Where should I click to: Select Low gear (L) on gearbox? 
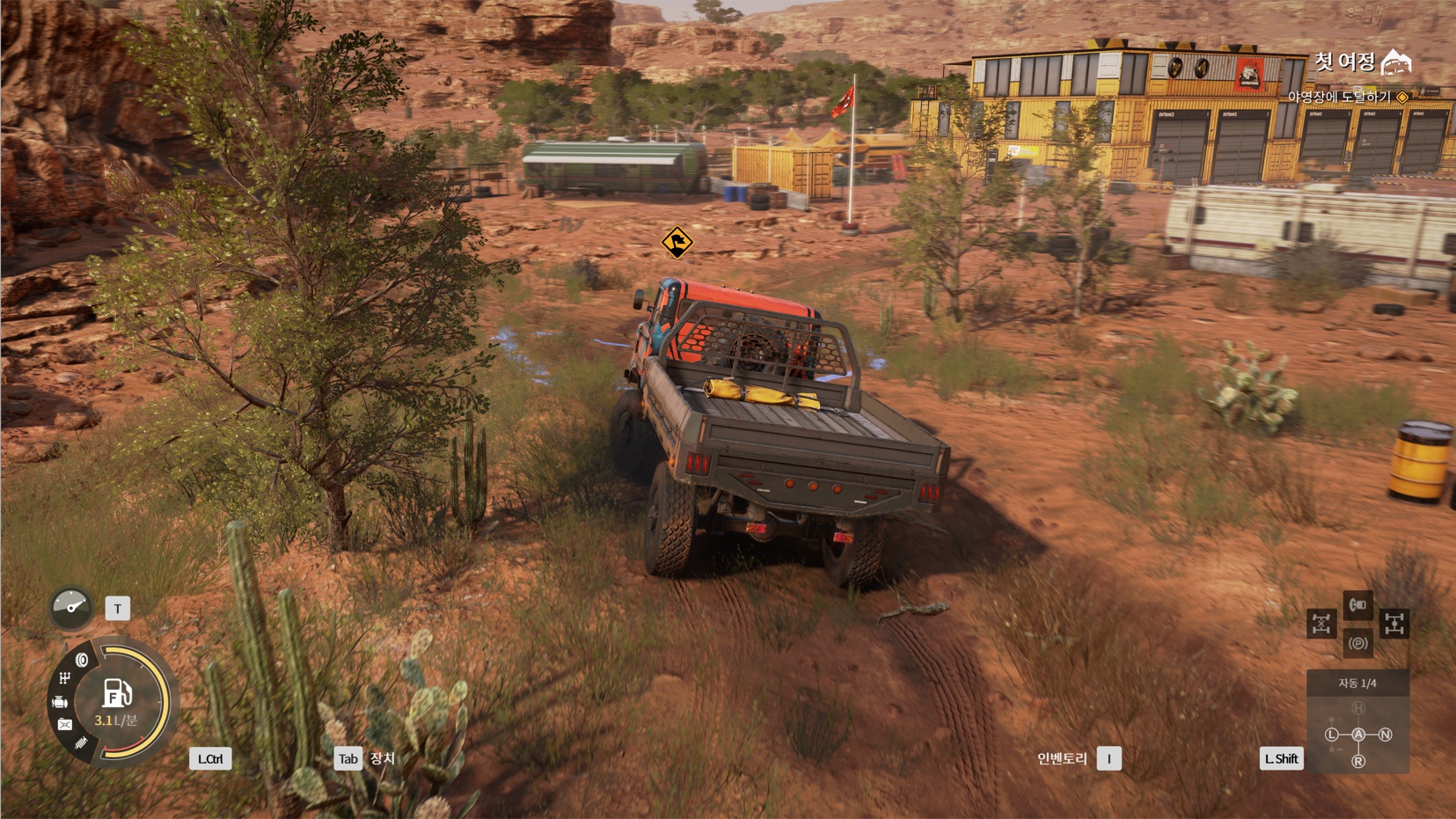[x=1332, y=735]
